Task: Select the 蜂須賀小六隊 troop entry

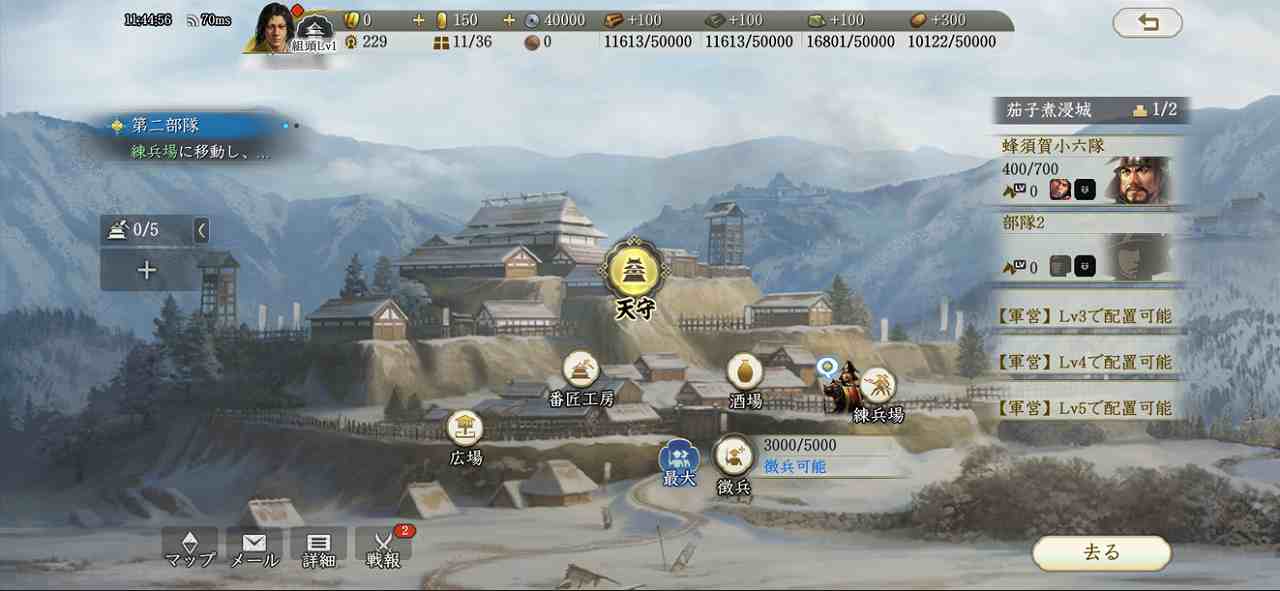Action: (1090, 170)
